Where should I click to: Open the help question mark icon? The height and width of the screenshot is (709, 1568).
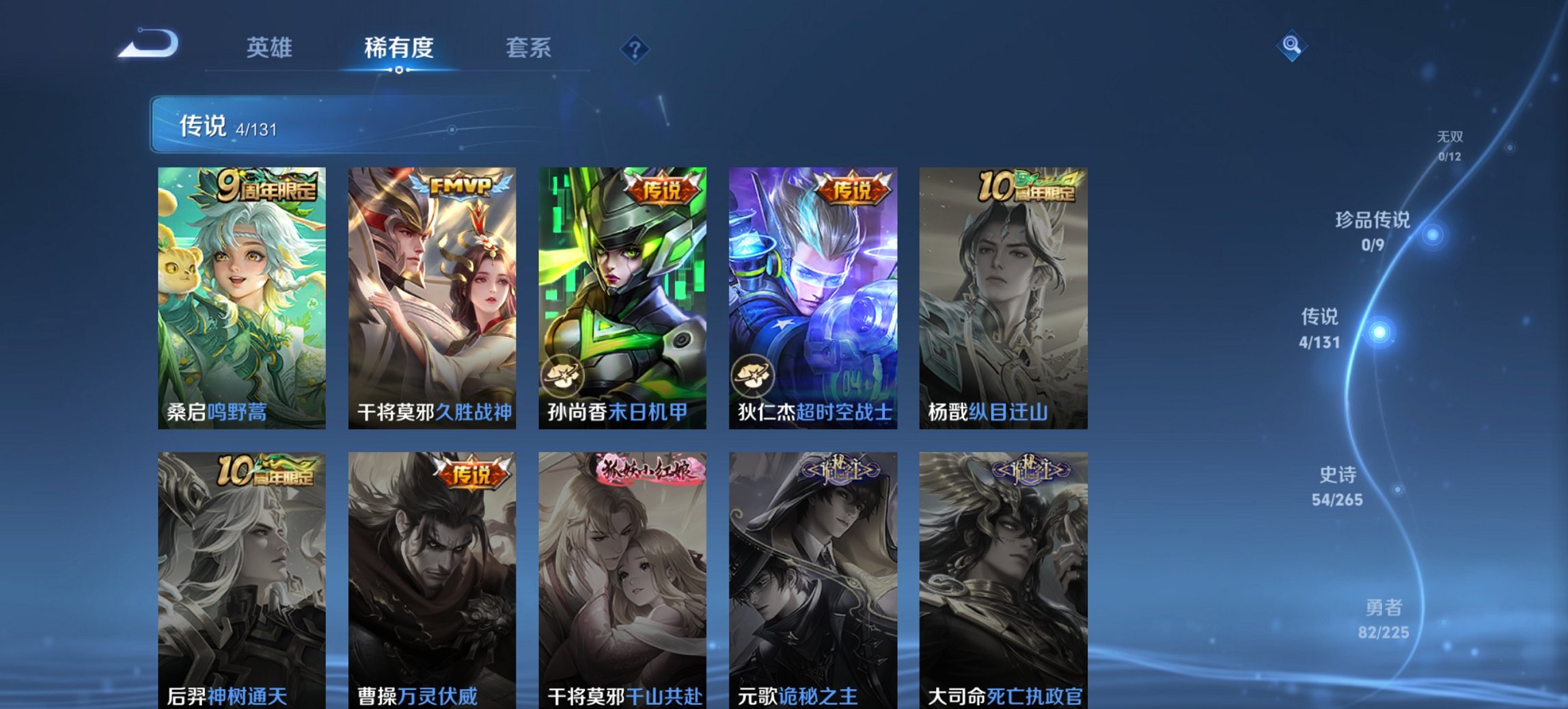coord(635,47)
